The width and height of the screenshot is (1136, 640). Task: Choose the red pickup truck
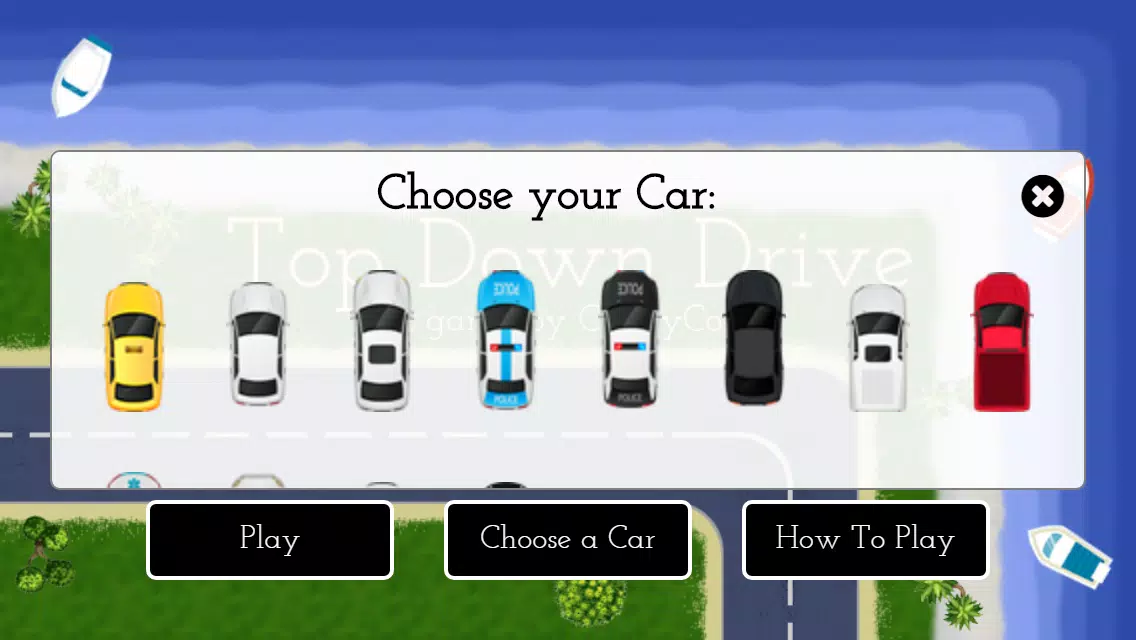[x=1002, y=342]
